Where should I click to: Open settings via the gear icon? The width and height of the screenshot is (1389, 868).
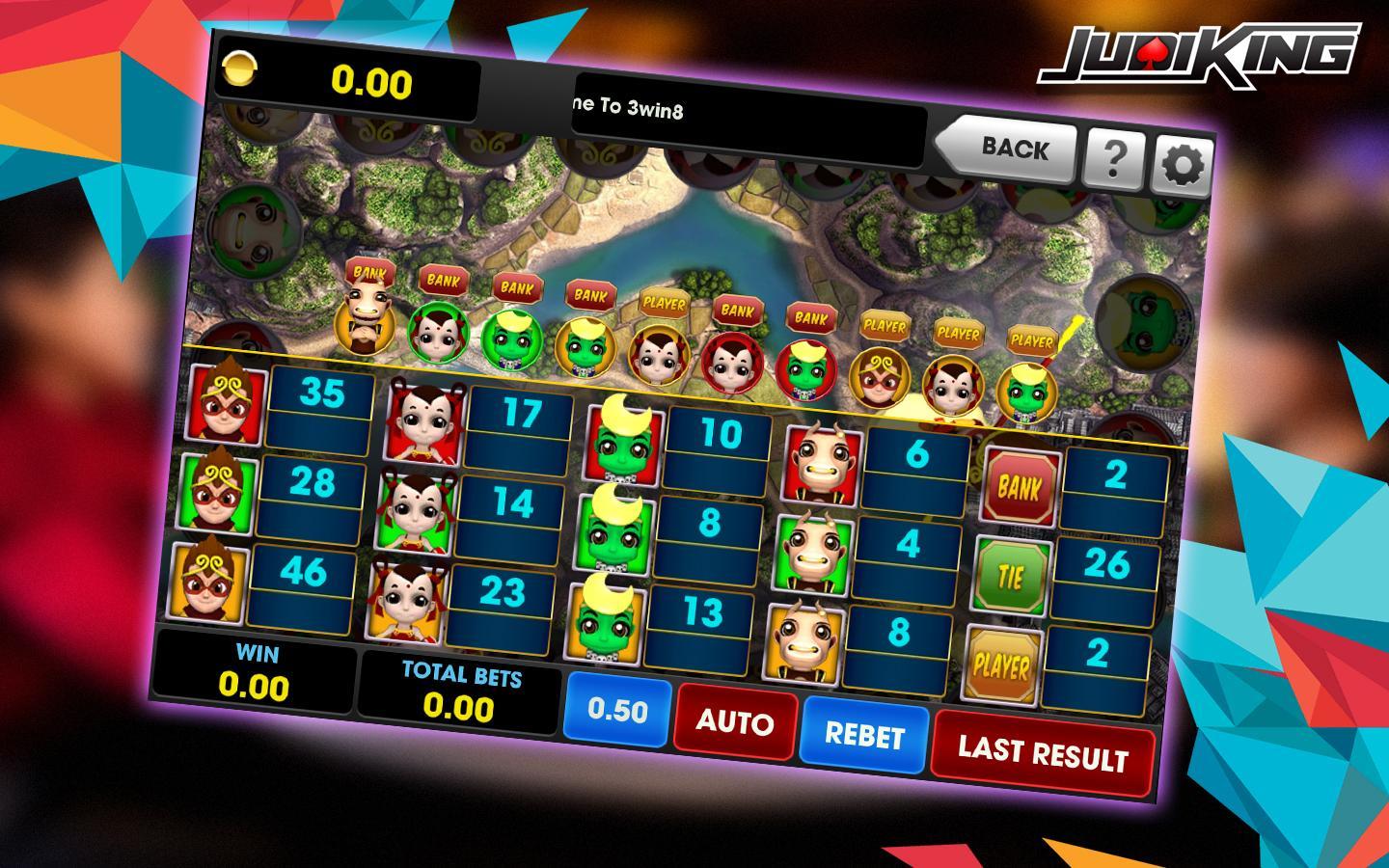click(1183, 166)
